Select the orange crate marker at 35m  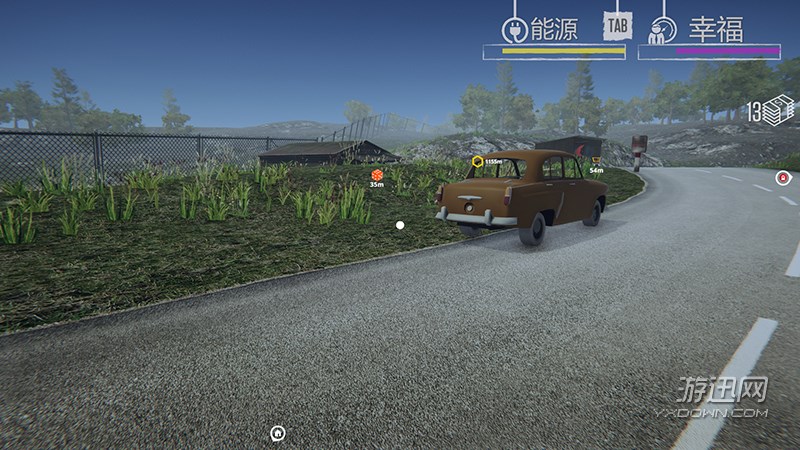coord(377,175)
